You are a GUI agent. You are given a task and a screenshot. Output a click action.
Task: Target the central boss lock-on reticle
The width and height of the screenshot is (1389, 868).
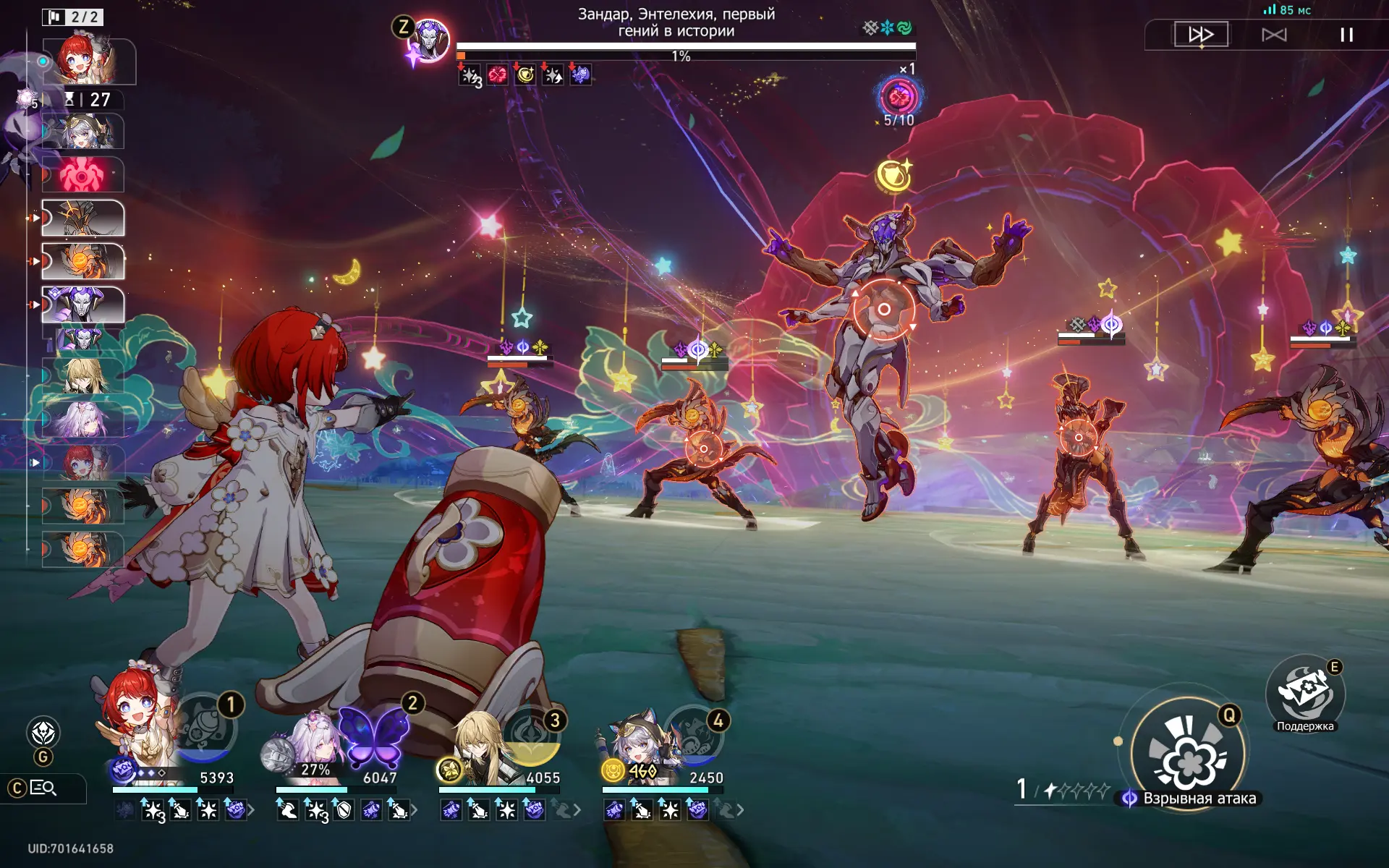click(883, 309)
